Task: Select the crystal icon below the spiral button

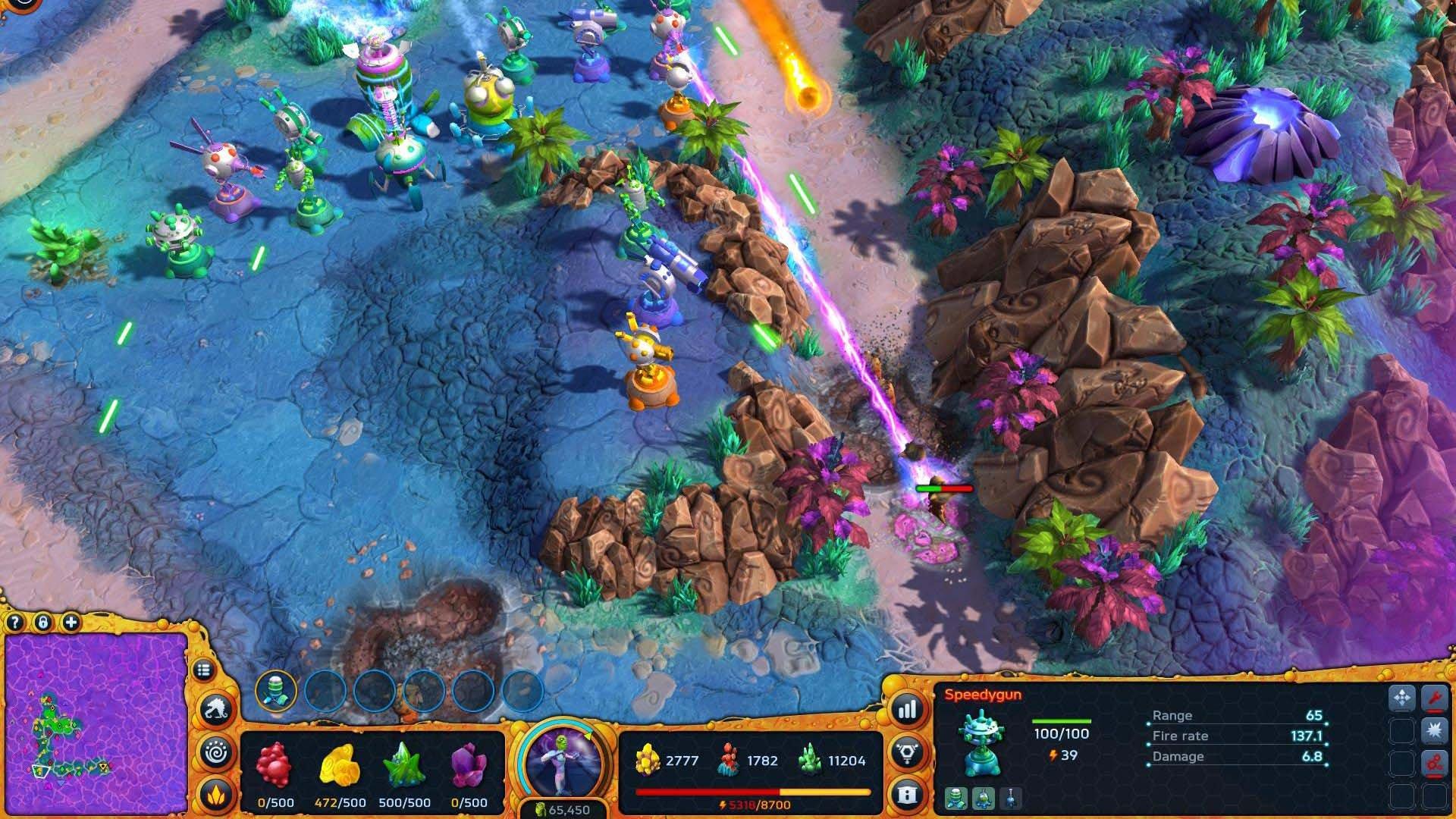Action: tap(216, 794)
